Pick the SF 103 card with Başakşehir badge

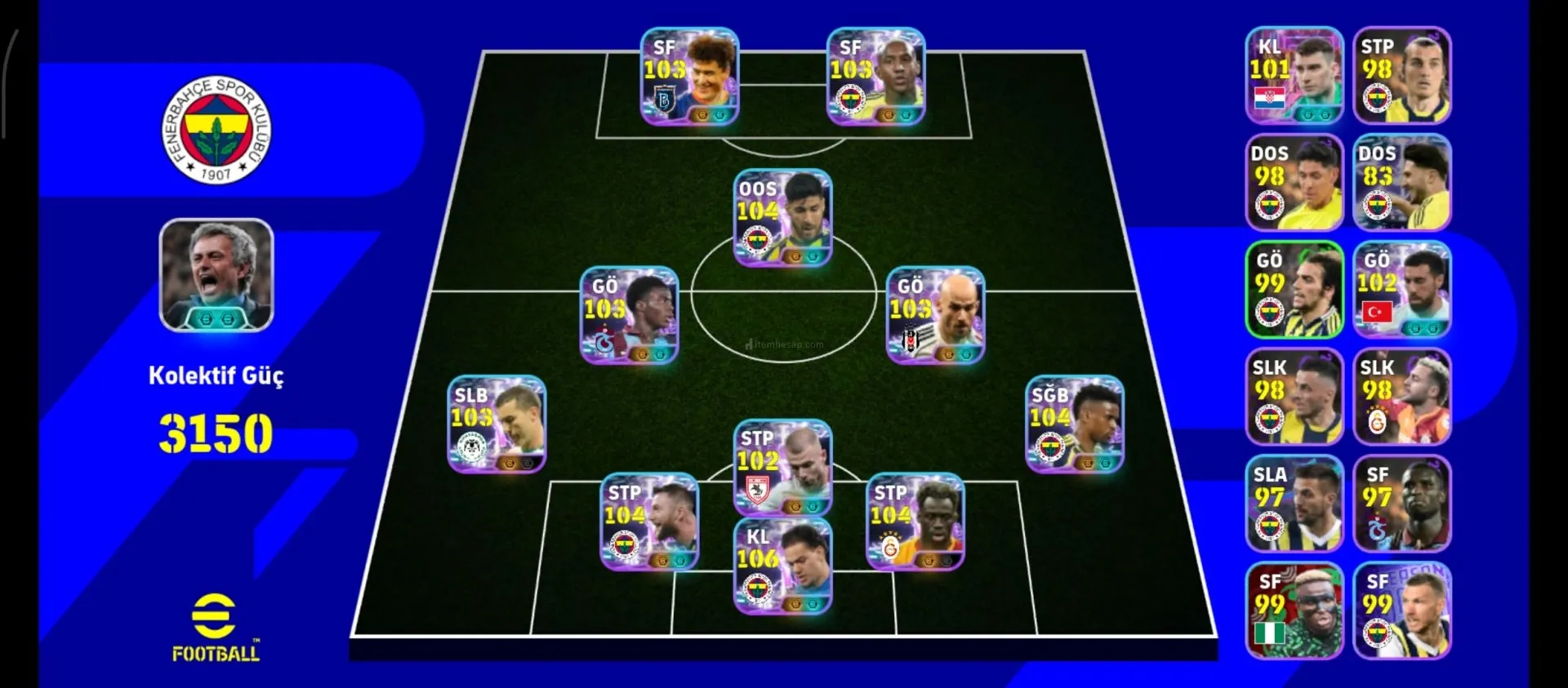(x=689, y=77)
